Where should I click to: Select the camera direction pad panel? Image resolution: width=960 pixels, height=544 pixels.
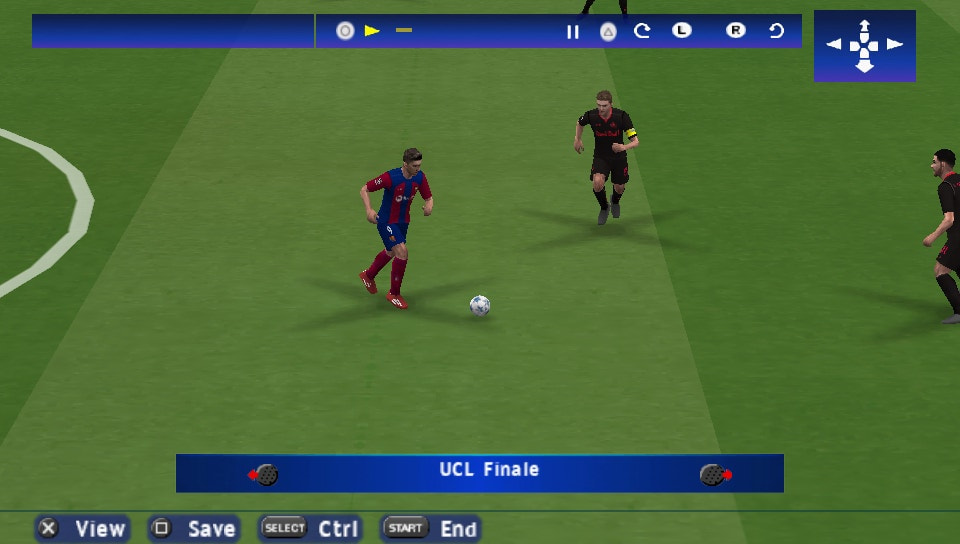coord(864,45)
